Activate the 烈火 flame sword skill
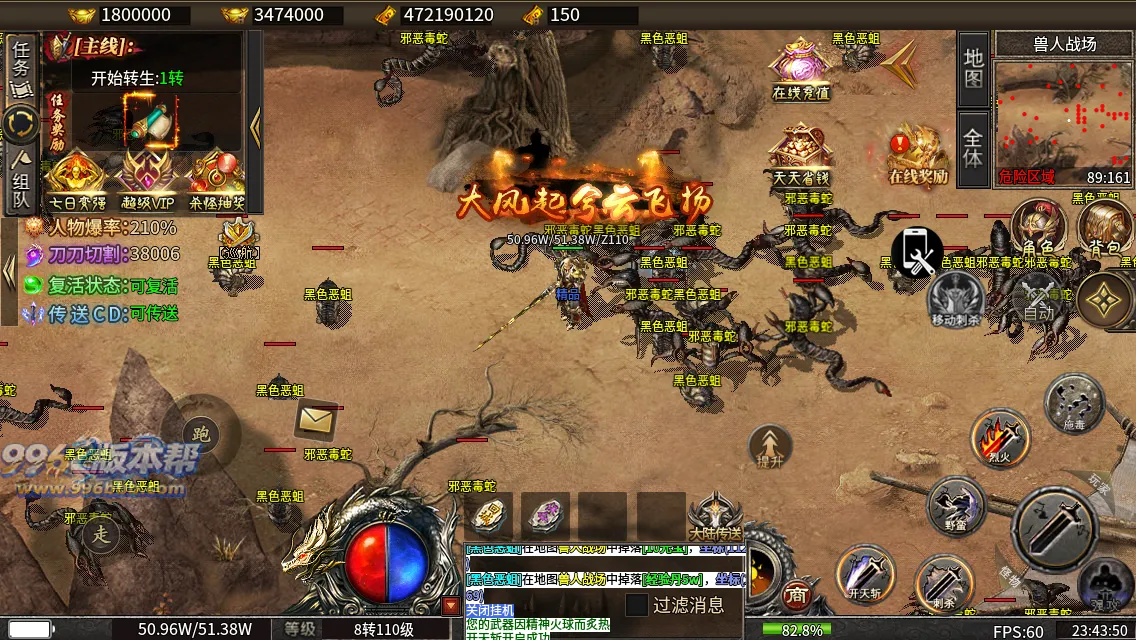1136x640 pixels. pyautogui.click(x=1000, y=437)
